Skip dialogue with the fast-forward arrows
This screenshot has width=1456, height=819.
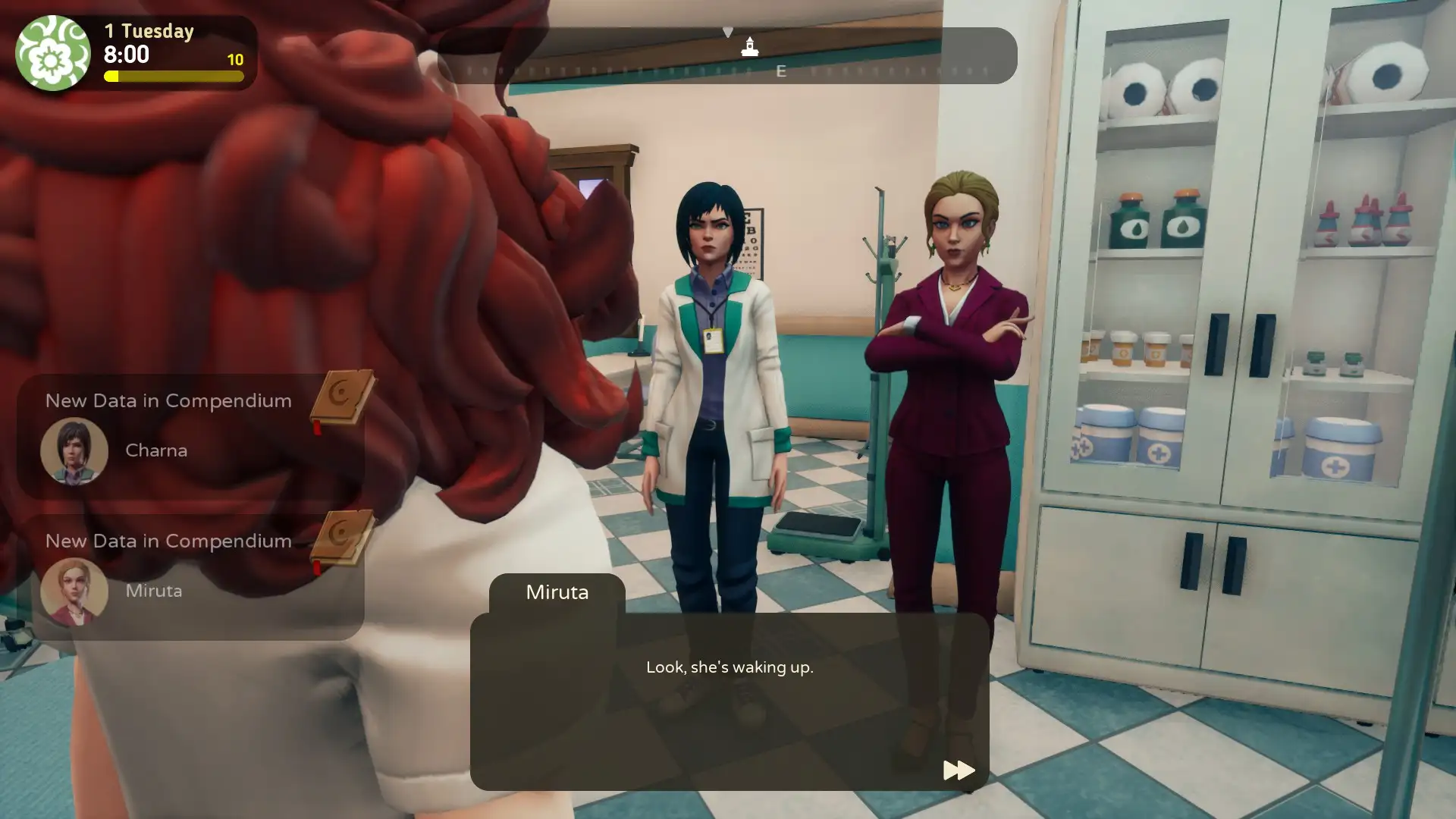coord(959,770)
